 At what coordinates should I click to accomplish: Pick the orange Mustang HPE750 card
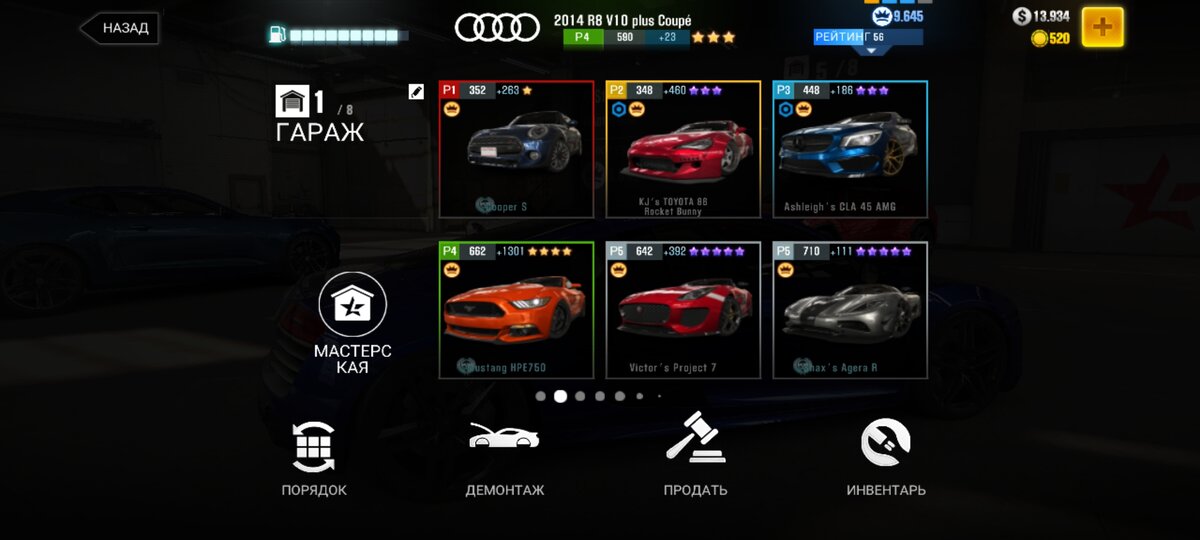pos(516,310)
